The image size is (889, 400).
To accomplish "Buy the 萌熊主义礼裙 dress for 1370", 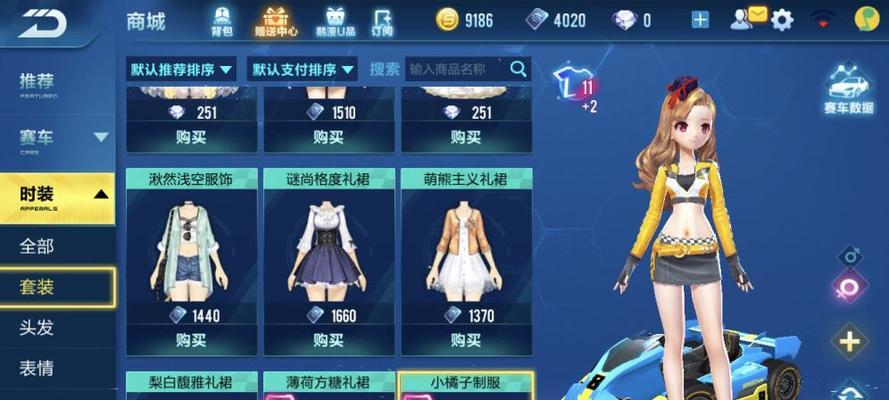I will coord(466,340).
